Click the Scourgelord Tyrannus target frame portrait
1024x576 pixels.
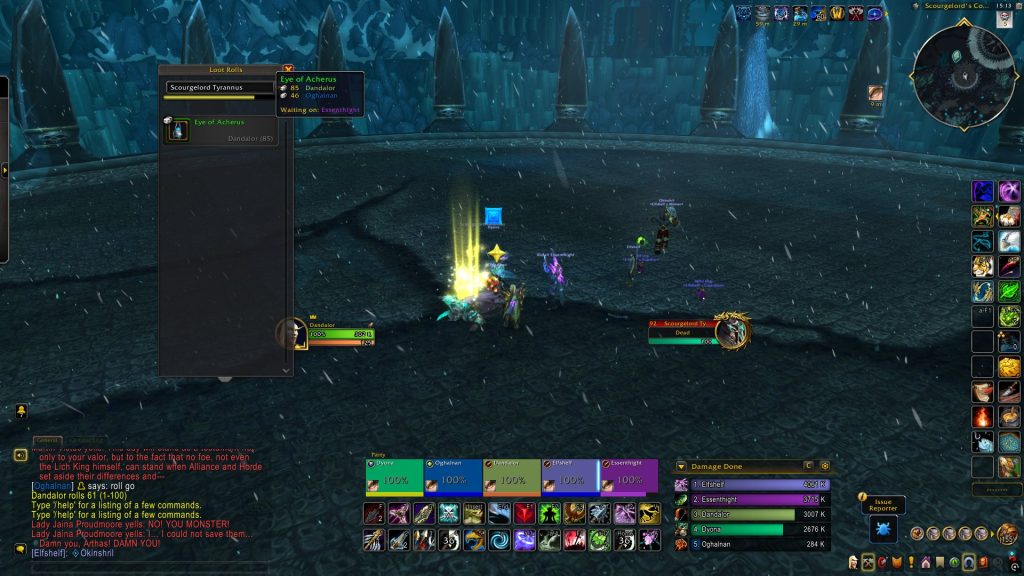tap(731, 331)
